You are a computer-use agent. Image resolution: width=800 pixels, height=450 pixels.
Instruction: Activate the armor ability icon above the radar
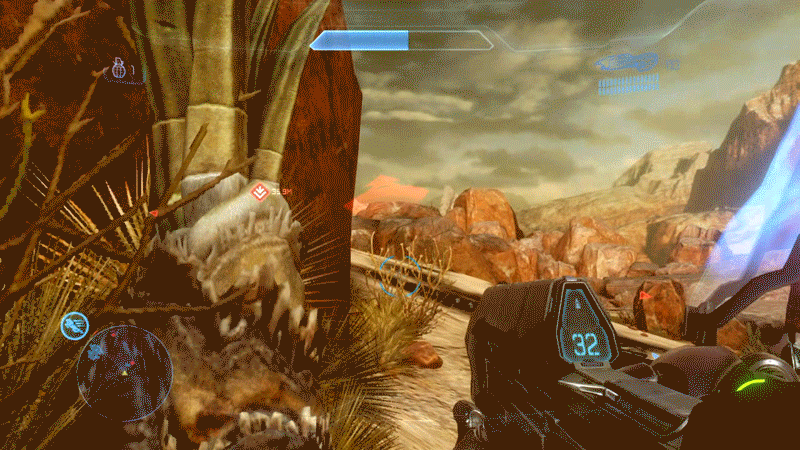click(74, 323)
